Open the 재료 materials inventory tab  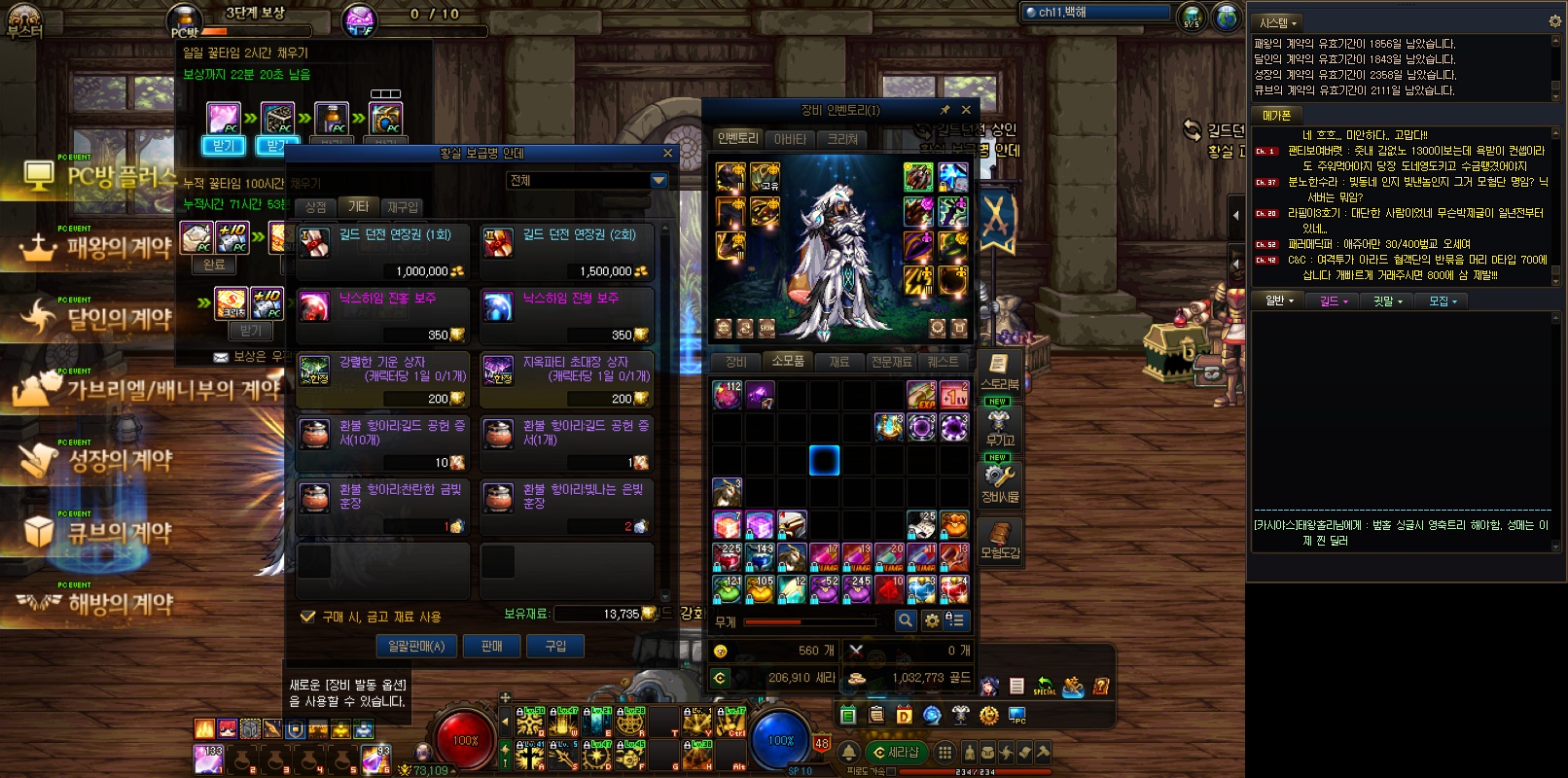pyautogui.click(x=838, y=362)
